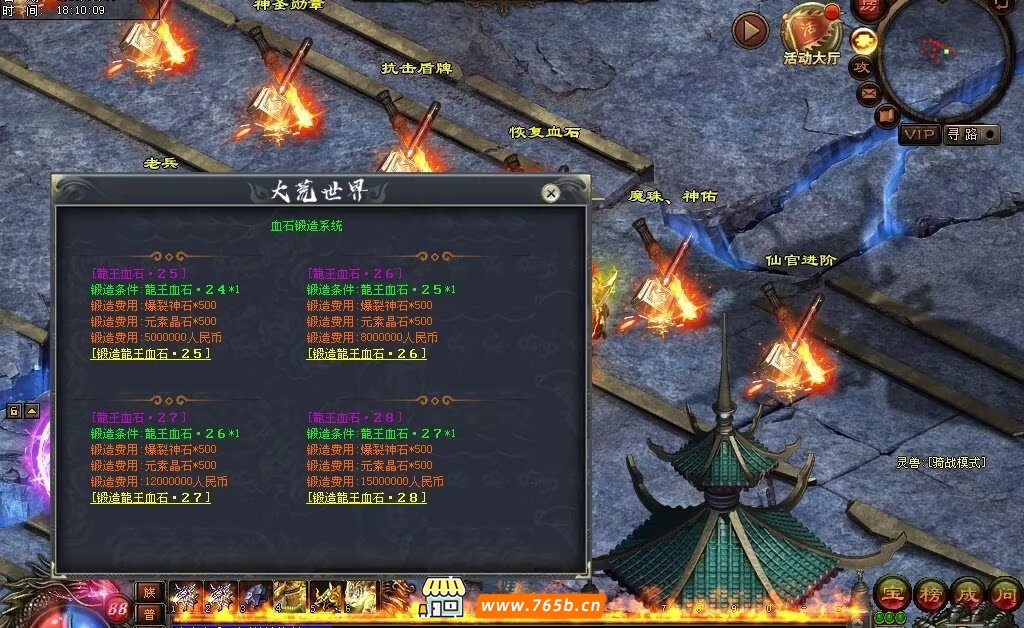Toggle the 寻路 pathfinding button
1024x628 pixels.
point(968,135)
